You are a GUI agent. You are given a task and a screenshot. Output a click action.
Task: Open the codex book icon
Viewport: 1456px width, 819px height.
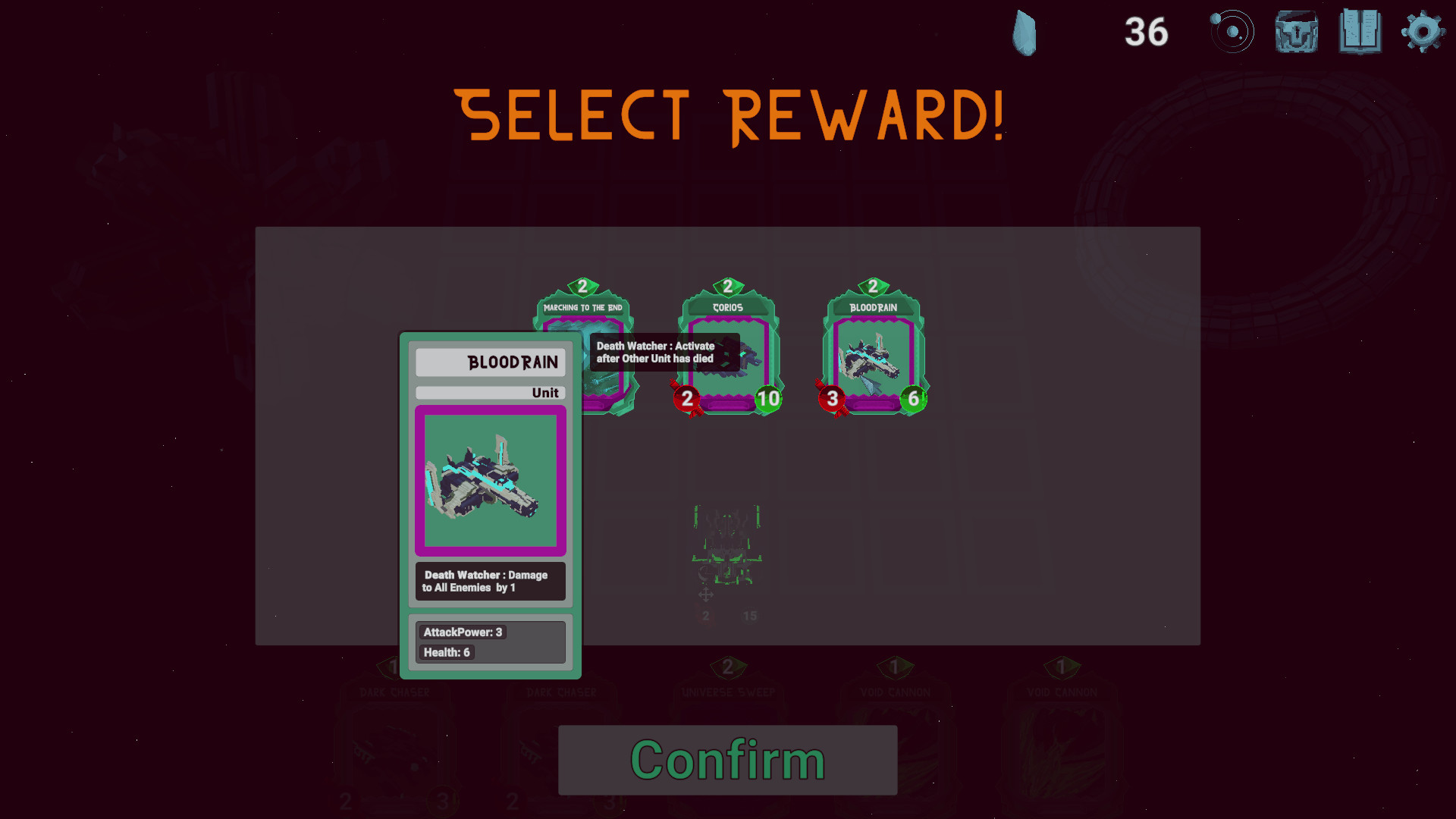pyautogui.click(x=1360, y=32)
